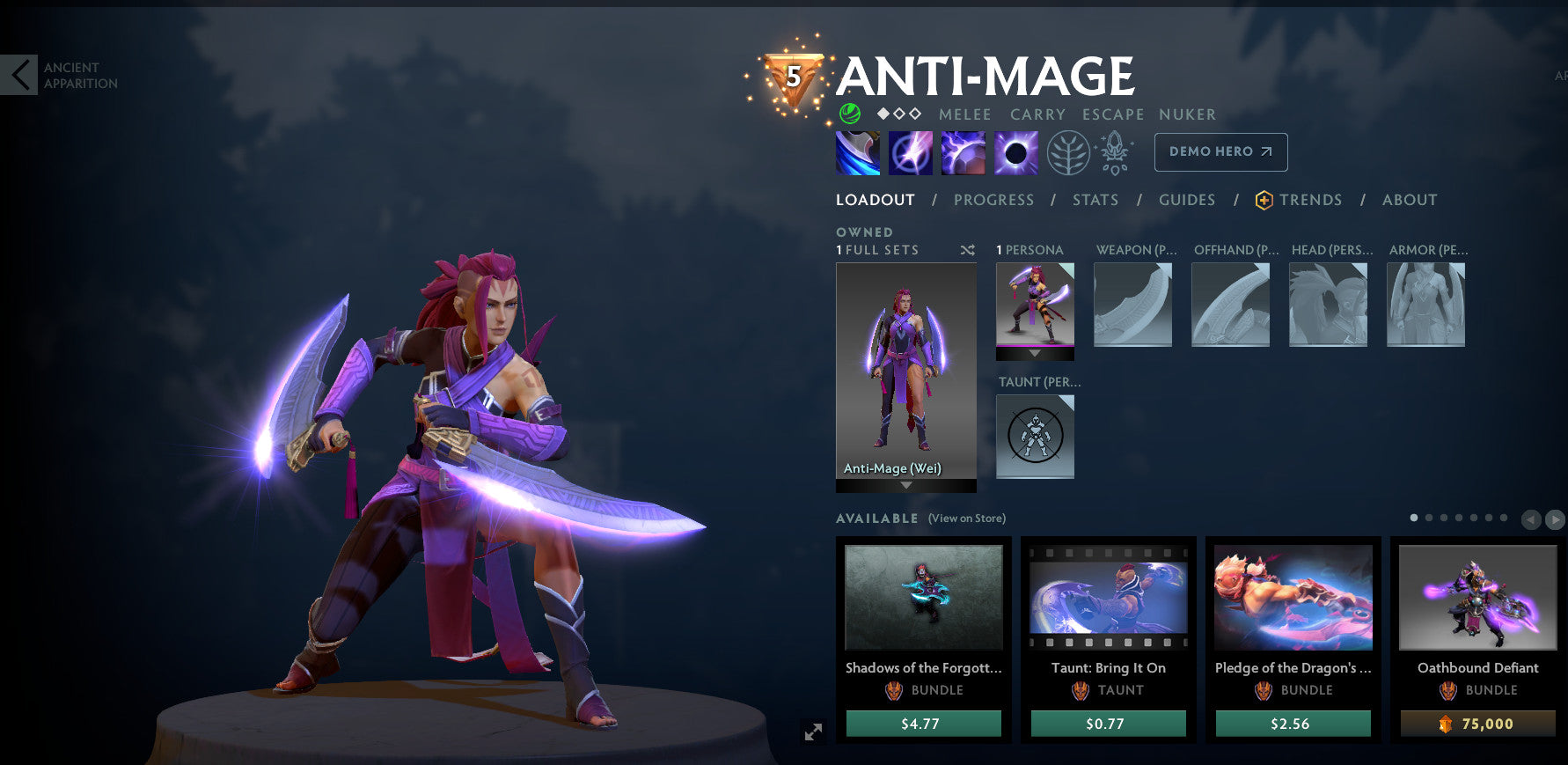Screen dimensions: 1568x765
Task: Click the Demo Hero button
Action: (x=1220, y=151)
